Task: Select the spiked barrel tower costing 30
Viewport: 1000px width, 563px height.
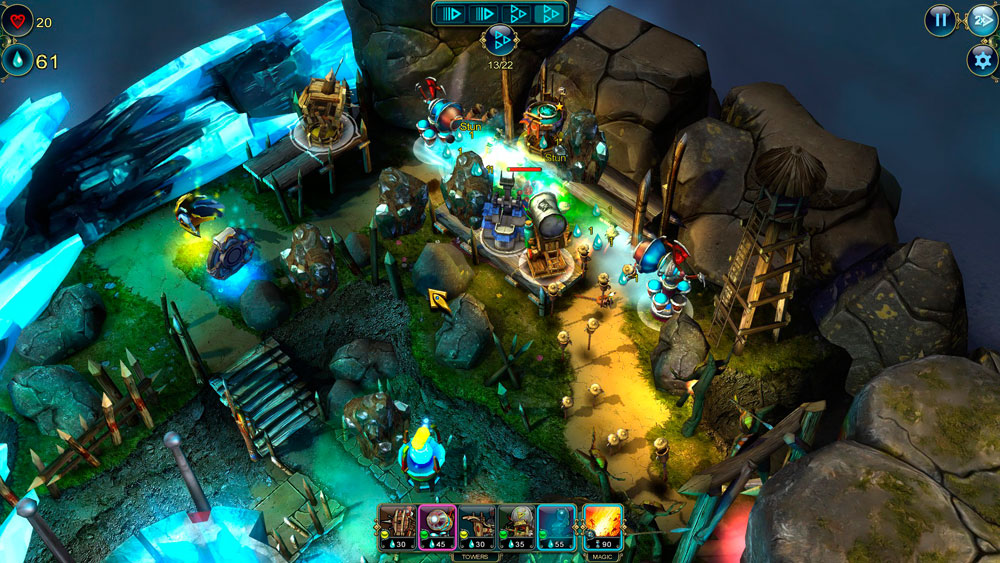Action: (x=397, y=527)
